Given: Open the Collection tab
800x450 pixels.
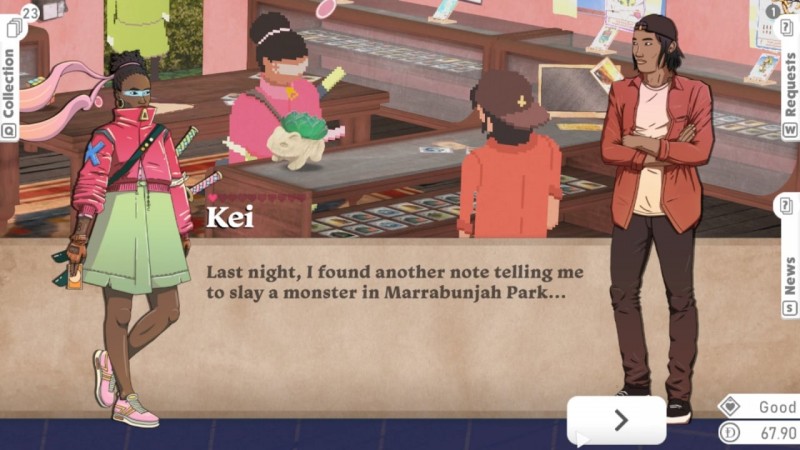Looking at the screenshot, I should (x=11, y=82).
